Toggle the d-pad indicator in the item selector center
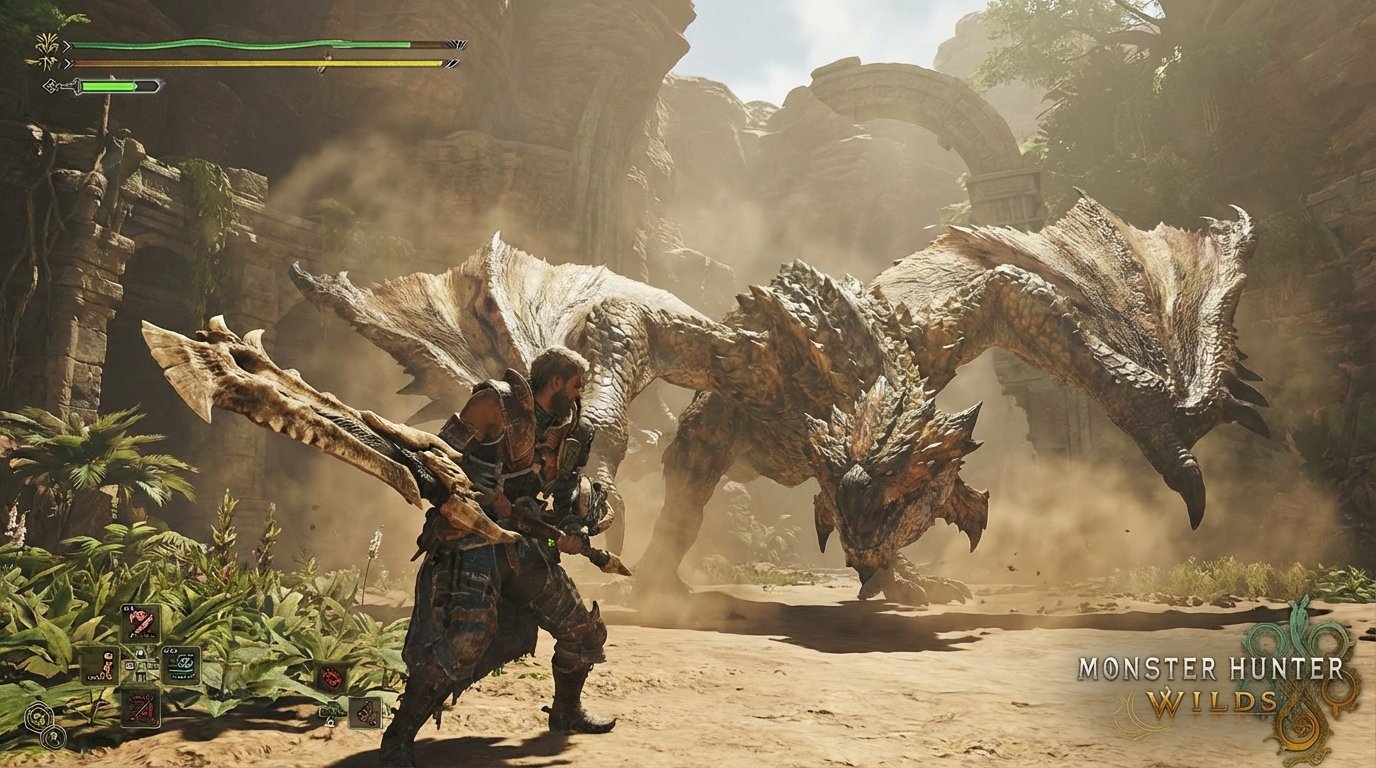1376x768 pixels. pyautogui.click(x=140, y=664)
